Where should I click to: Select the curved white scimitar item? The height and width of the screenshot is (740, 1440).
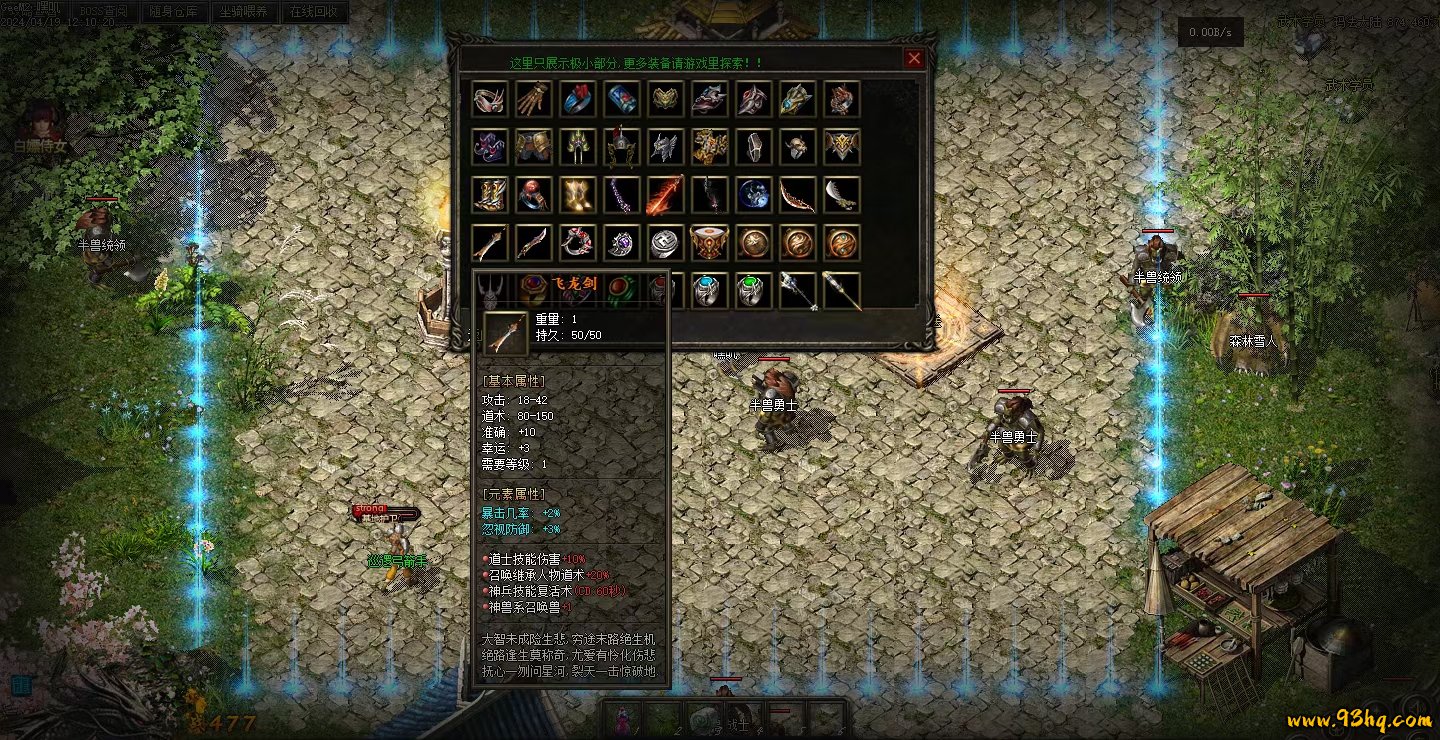842,195
